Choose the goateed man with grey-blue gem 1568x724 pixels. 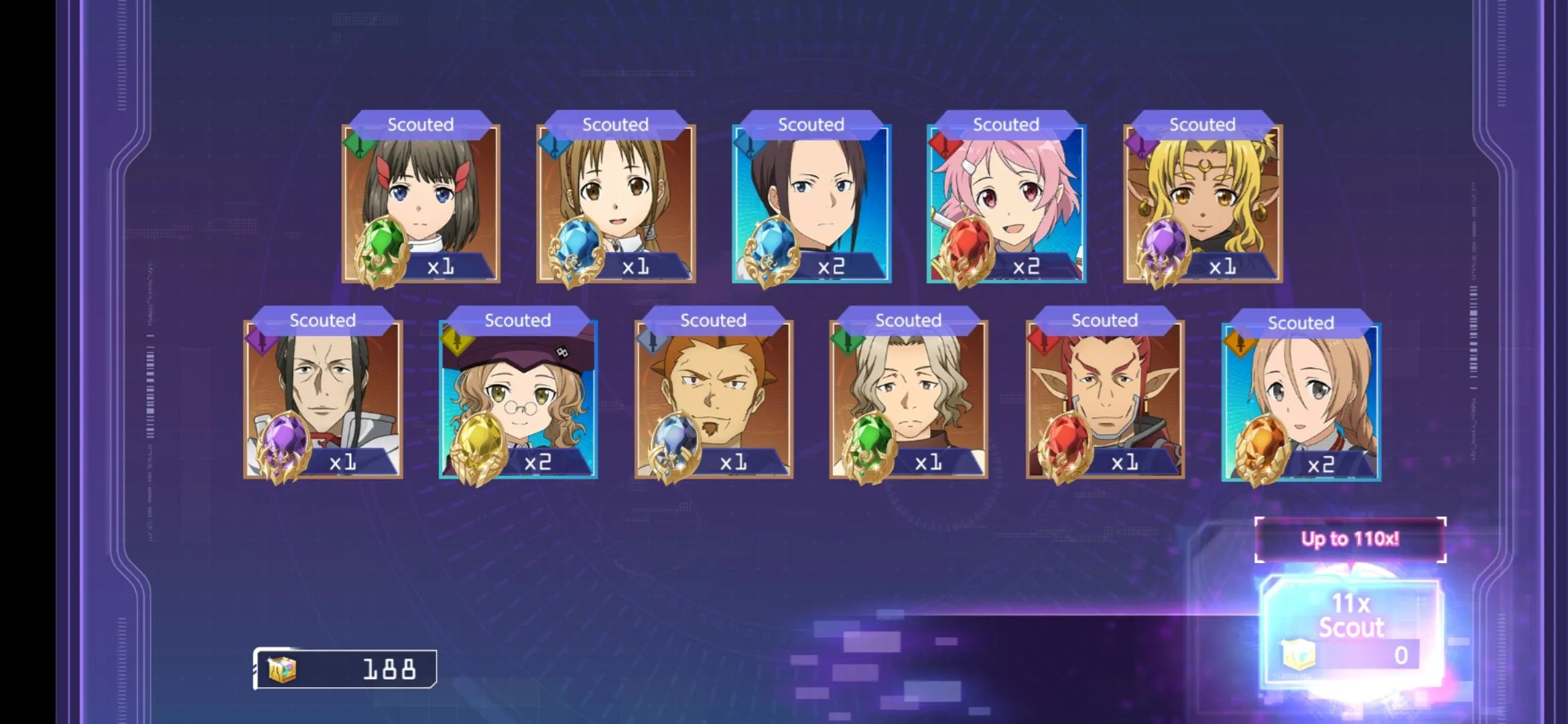[x=714, y=399]
